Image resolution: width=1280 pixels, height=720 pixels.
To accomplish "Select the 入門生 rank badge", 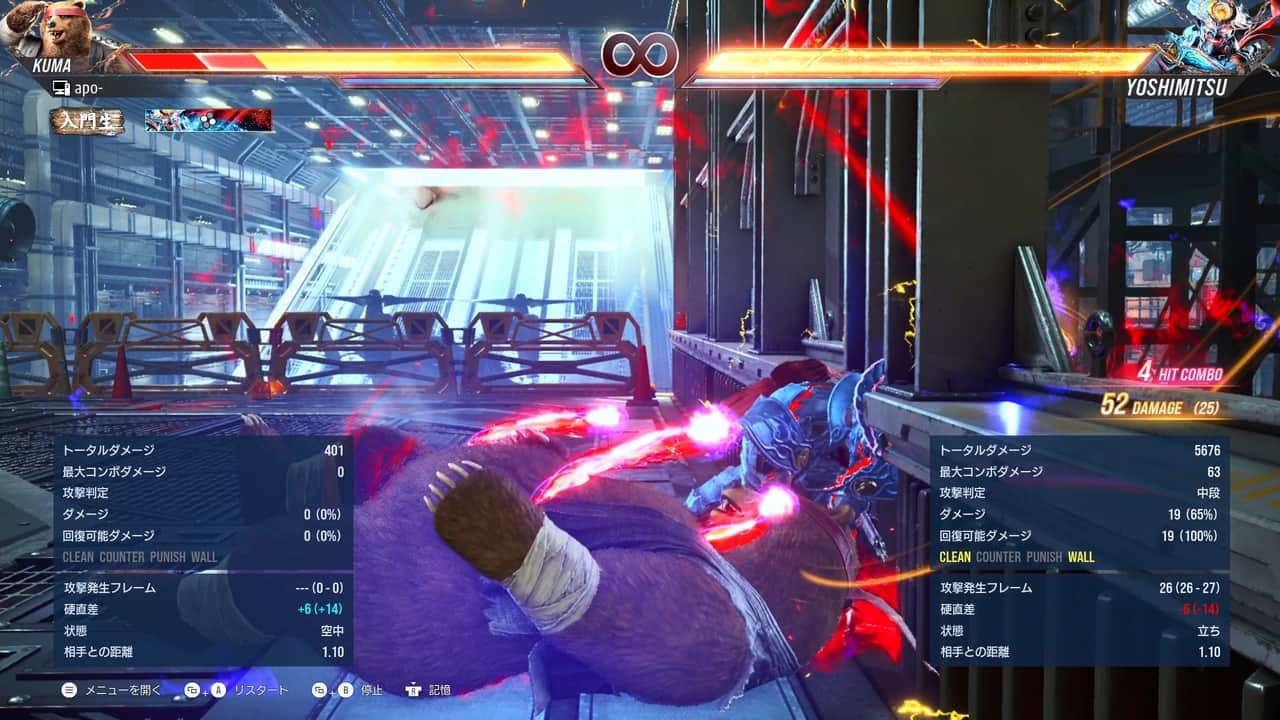I will pos(89,121).
